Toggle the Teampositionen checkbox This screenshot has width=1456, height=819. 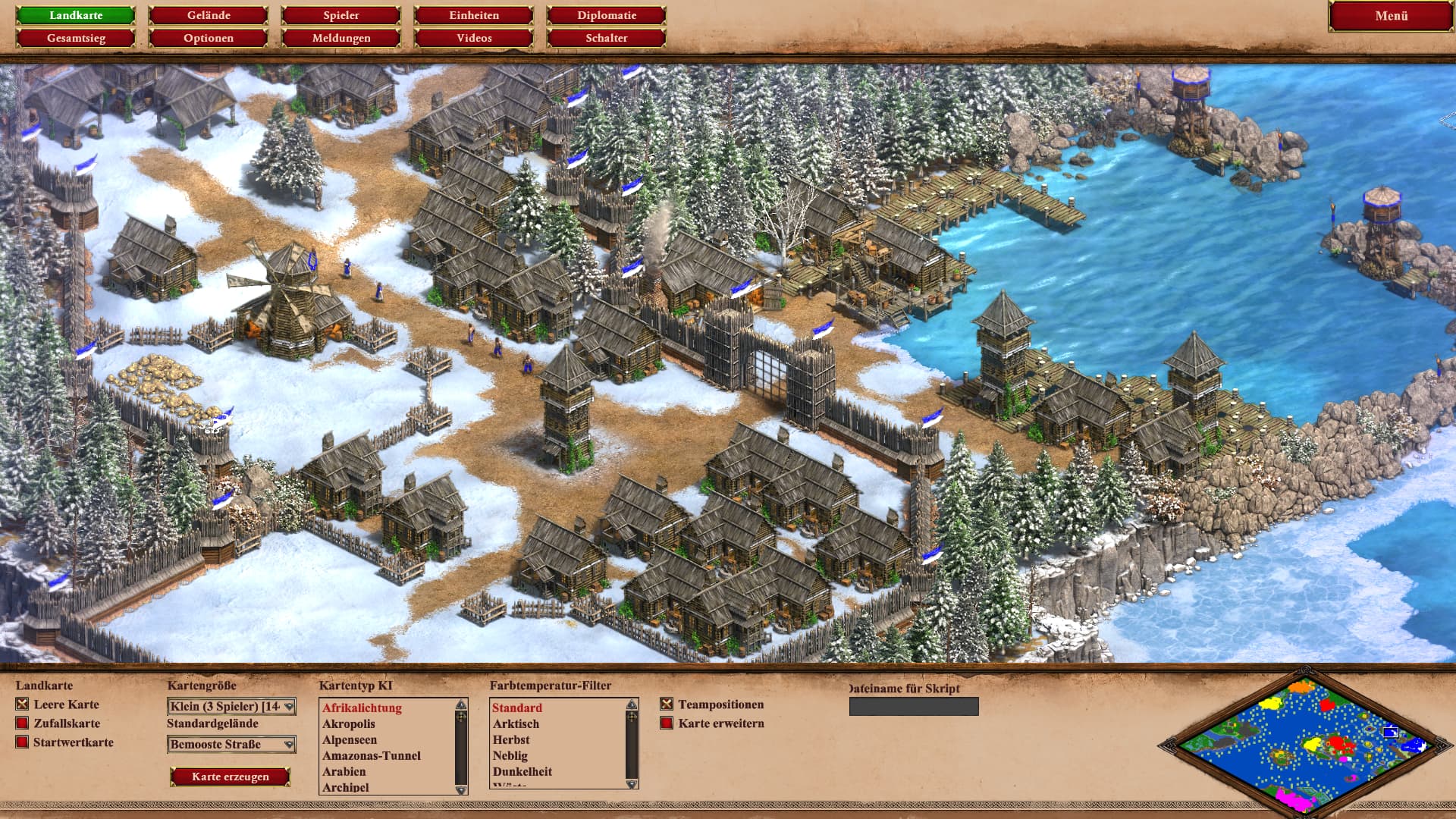(x=667, y=704)
